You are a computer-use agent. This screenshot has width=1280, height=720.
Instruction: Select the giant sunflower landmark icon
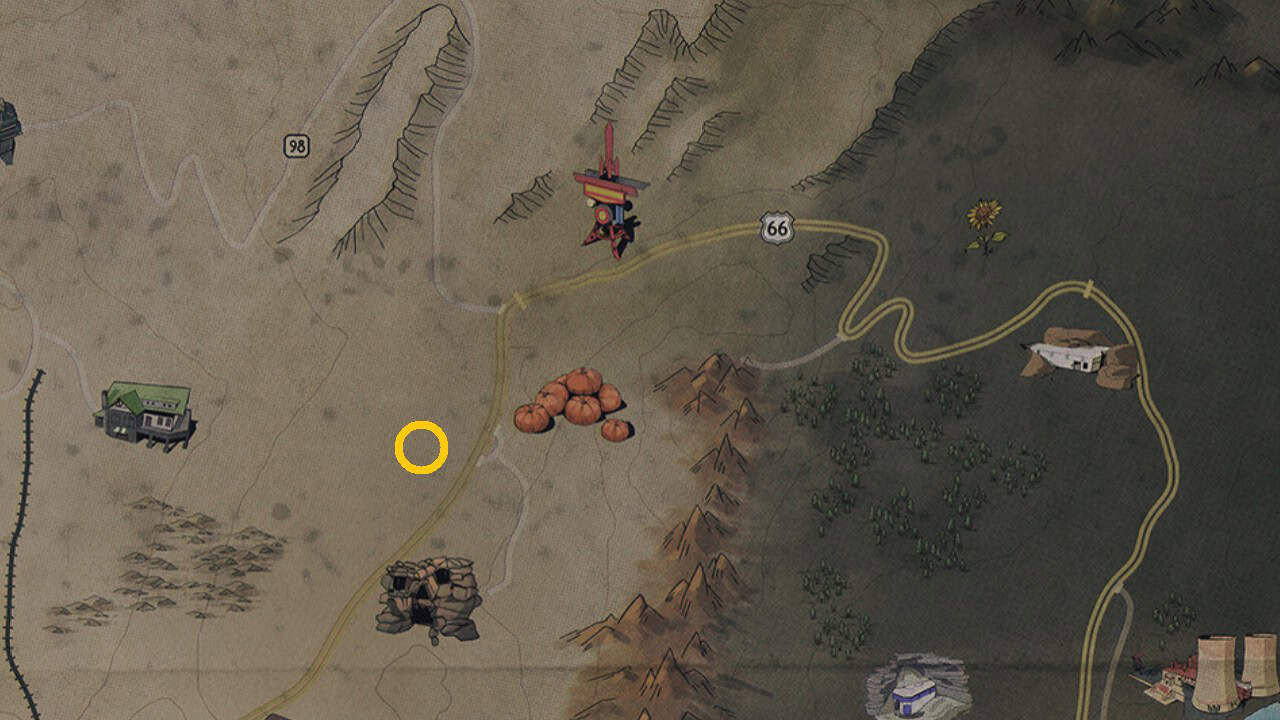pos(982,213)
